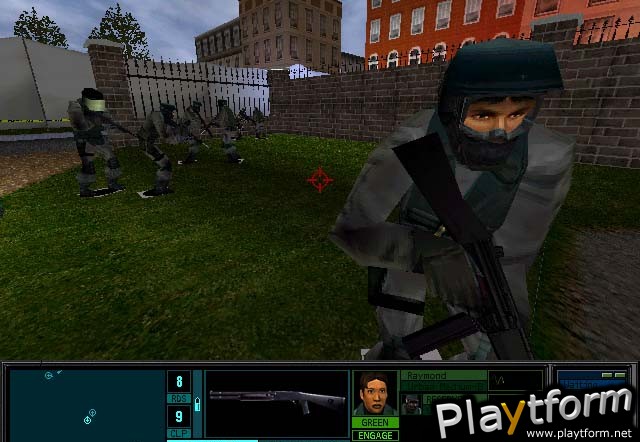640x442 pixels.
Task: Click the tactical minimap panel
Action: coord(85,403)
